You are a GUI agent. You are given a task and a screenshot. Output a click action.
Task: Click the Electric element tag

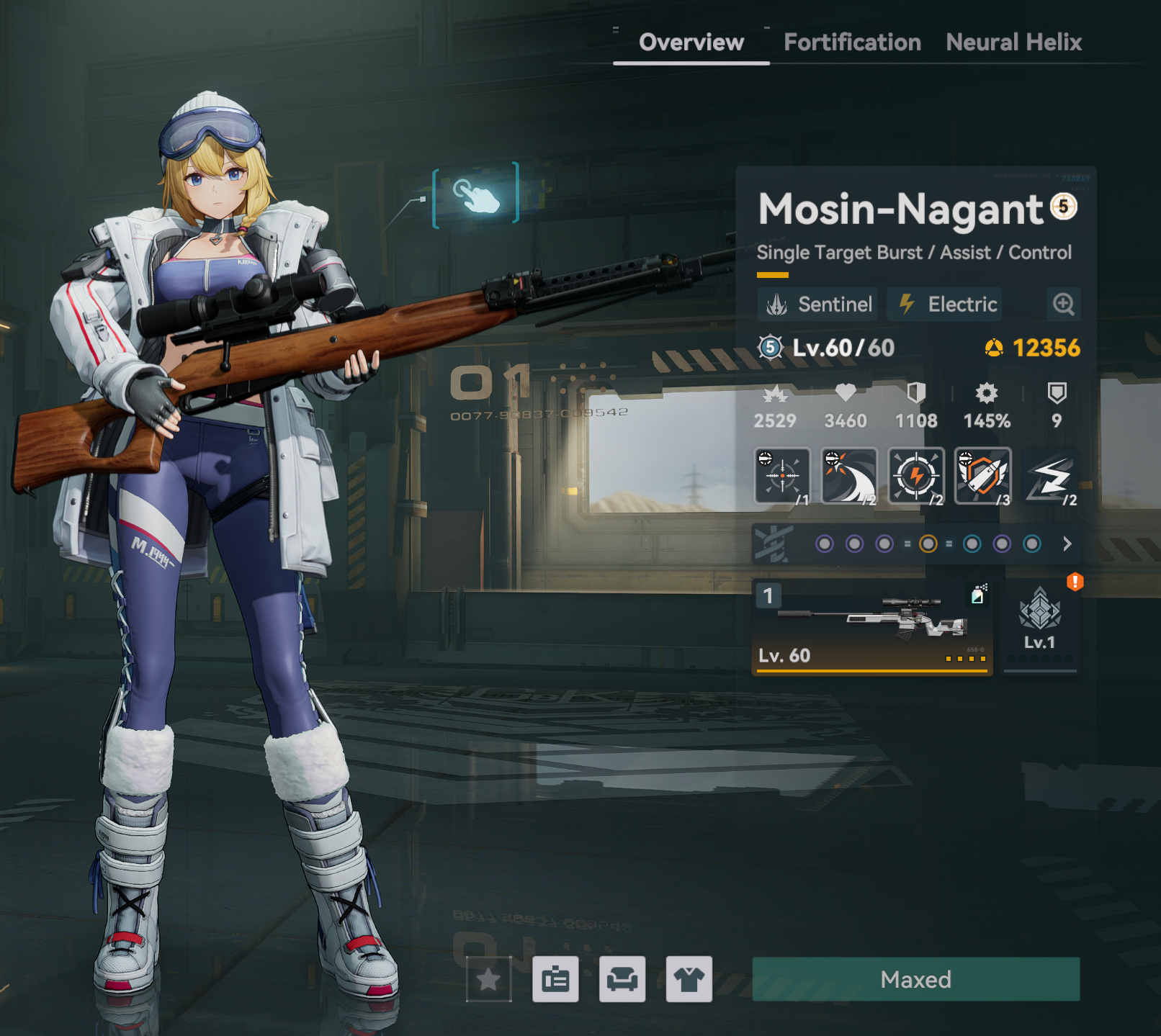pyautogui.click(x=945, y=305)
